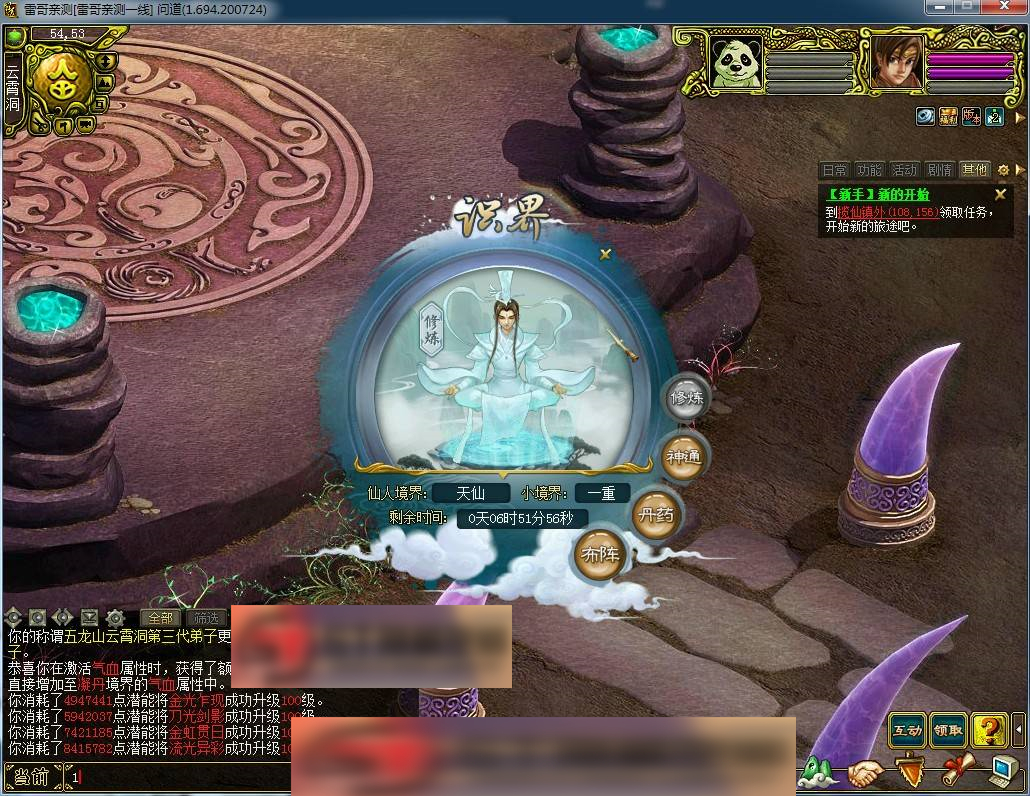Screen dimensions: 1030x796
Task: Close the 识界 cultivation panel
Action: pos(605,255)
